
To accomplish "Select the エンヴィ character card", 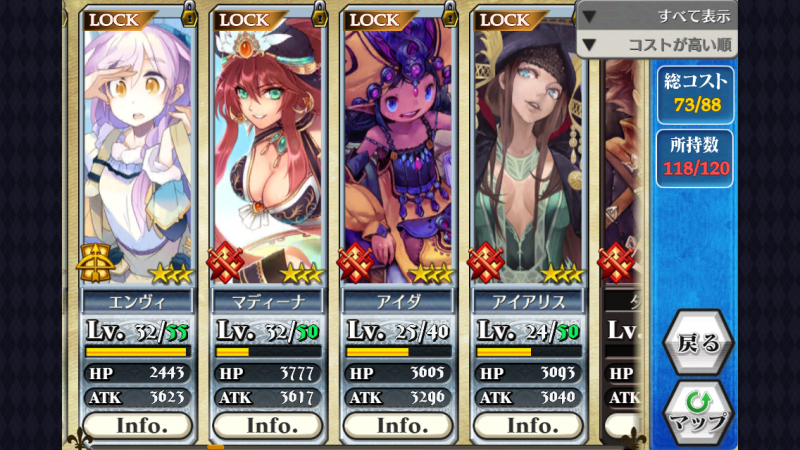I will click(138, 150).
